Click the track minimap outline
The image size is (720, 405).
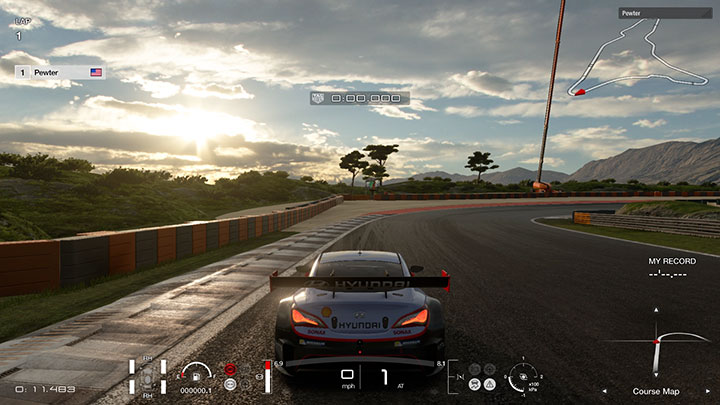pyautogui.click(x=640, y=58)
